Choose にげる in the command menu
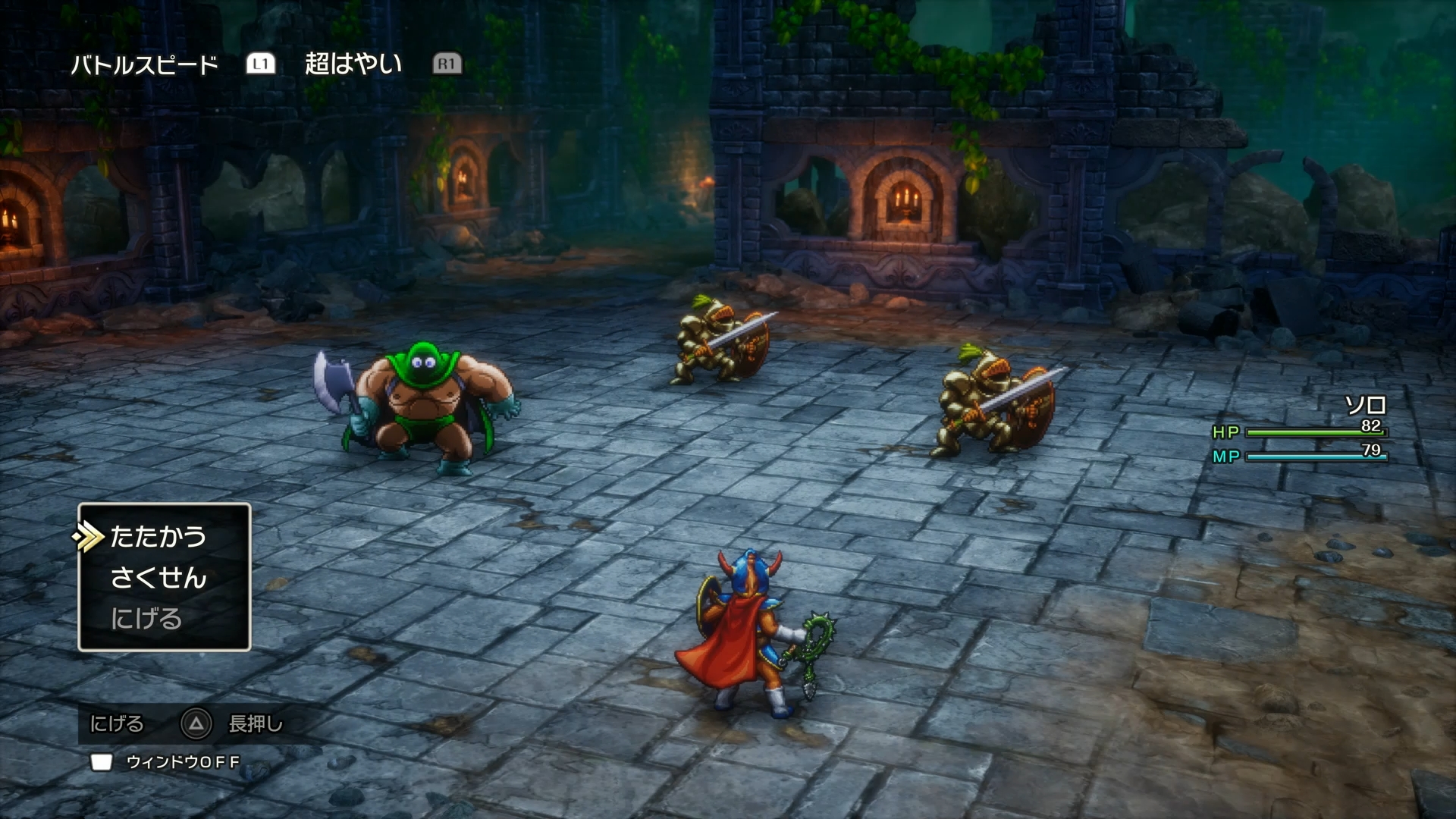The image size is (1456, 819). 149,618
